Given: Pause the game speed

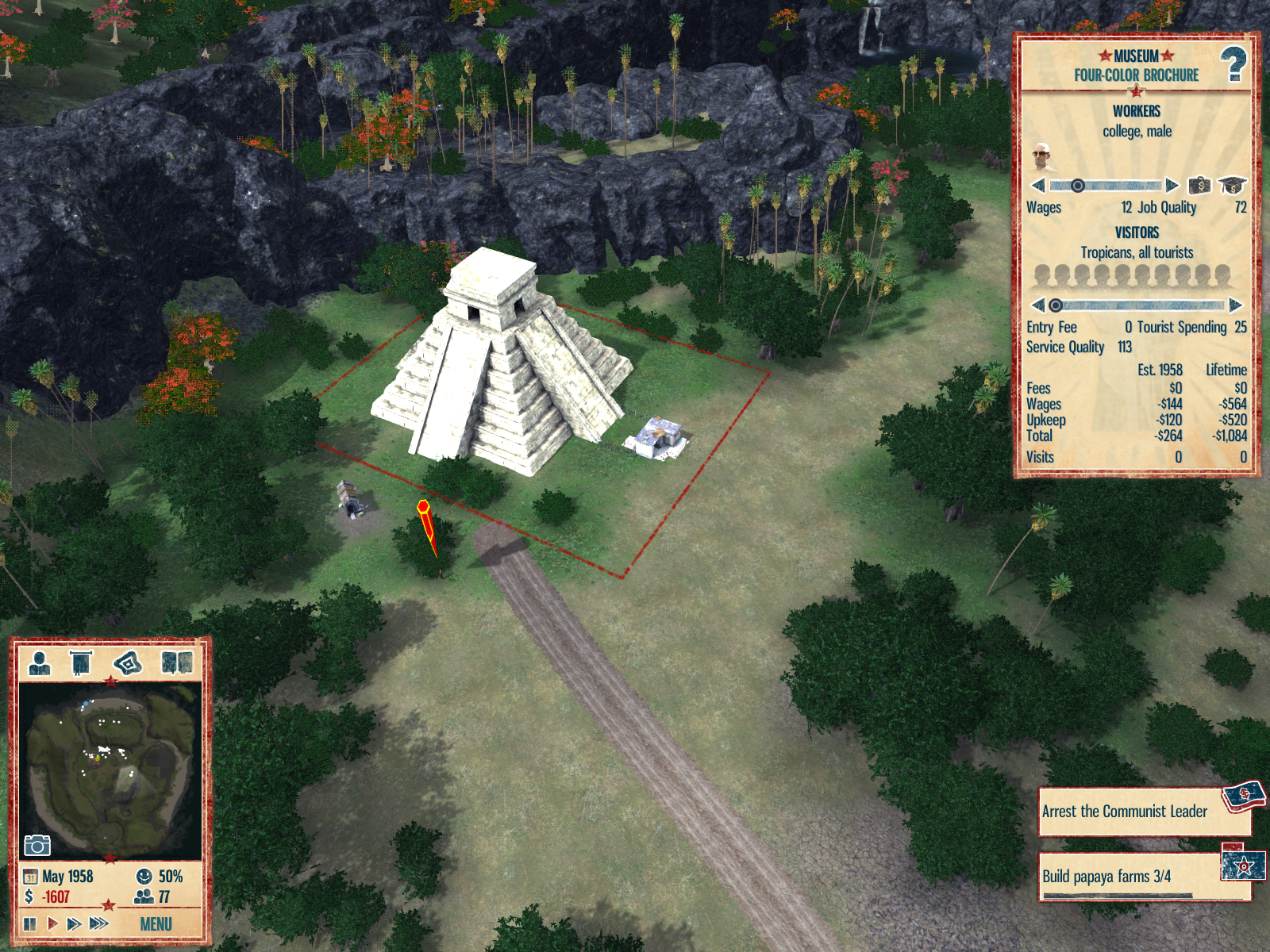Looking at the screenshot, I should (30, 923).
